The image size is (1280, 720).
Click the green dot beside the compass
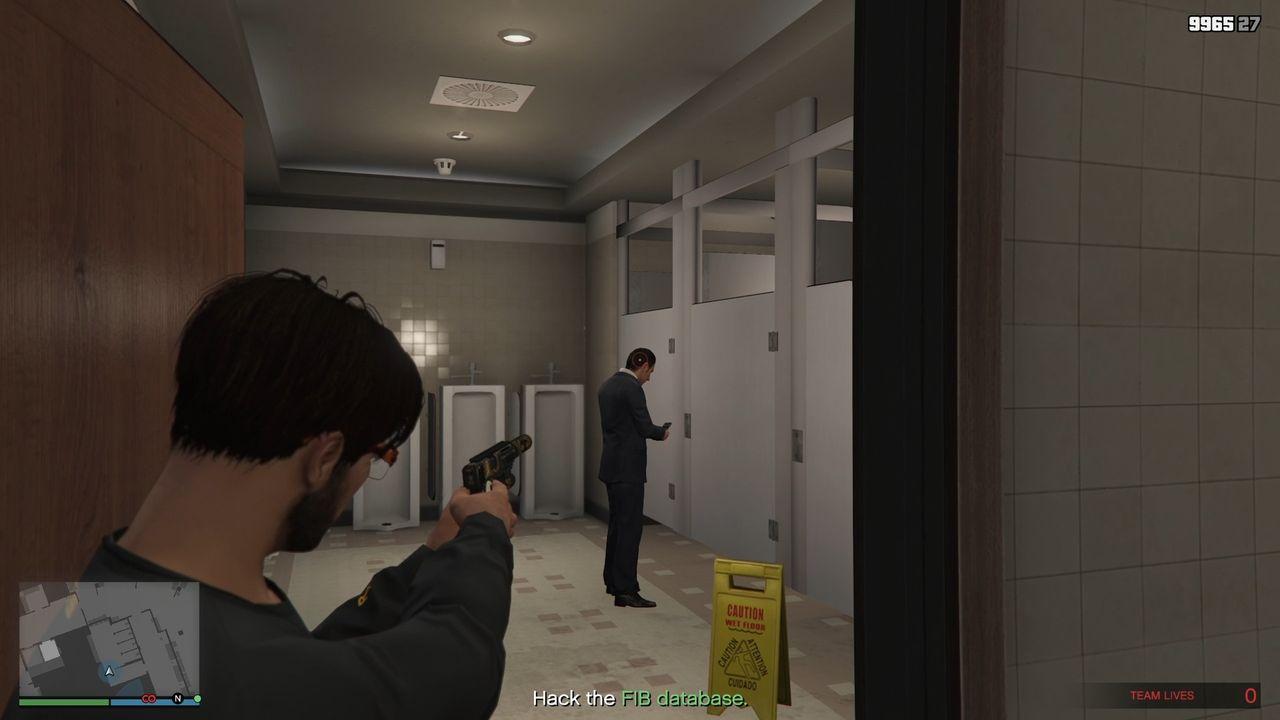(x=197, y=698)
